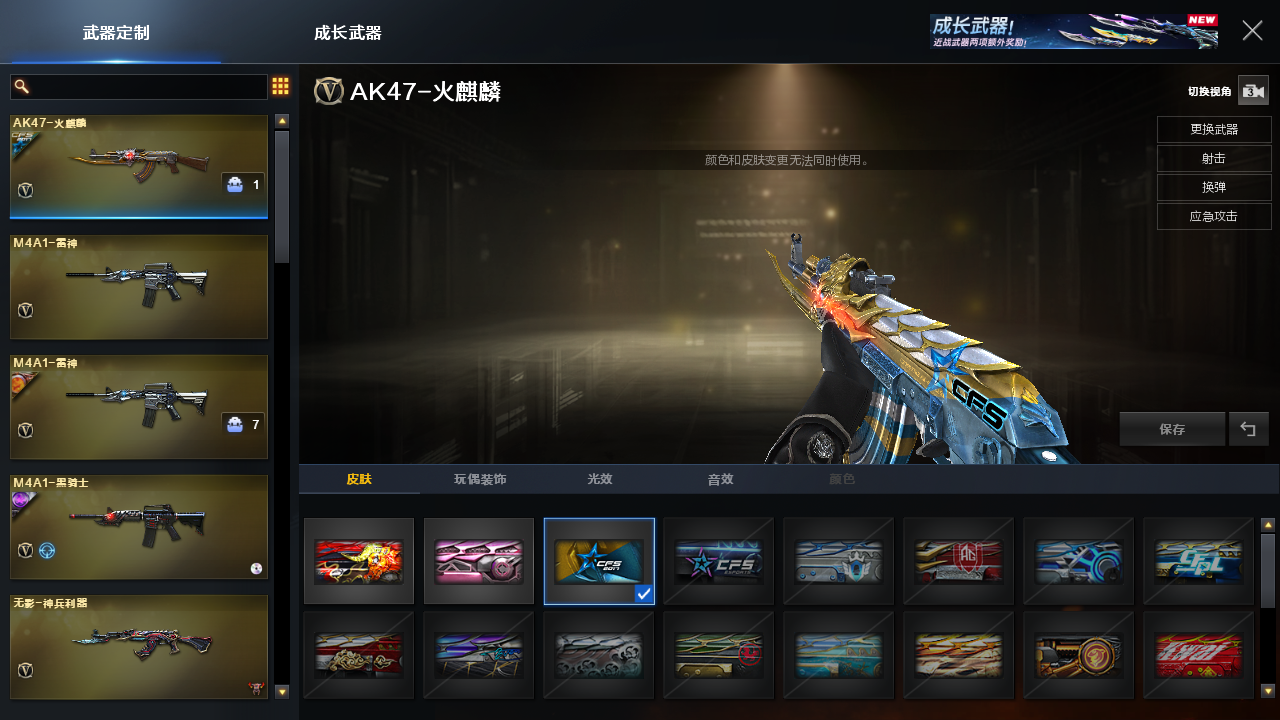Choose the M4A1-黑骑士 weapon entry
The image size is (1280, 720).
[x=139, y=526]
